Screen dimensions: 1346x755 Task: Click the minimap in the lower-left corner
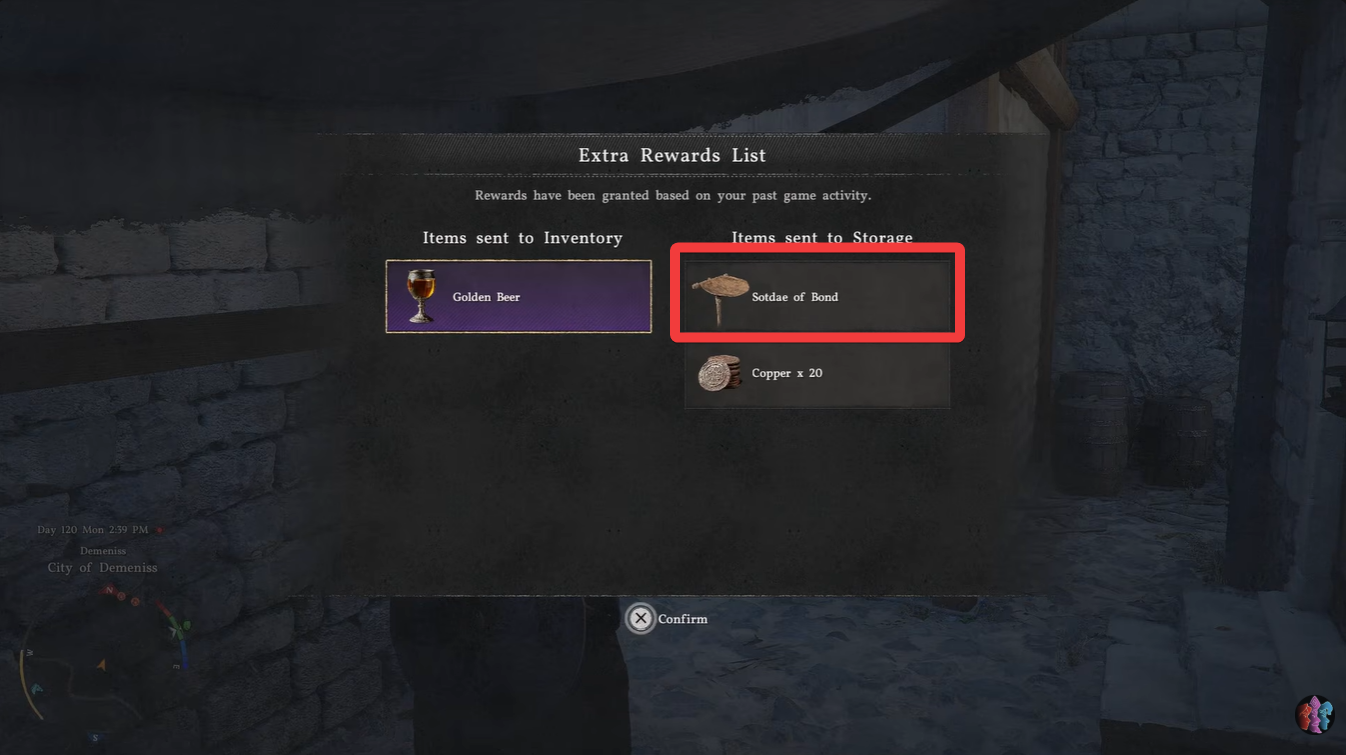(x=103, y=665)
